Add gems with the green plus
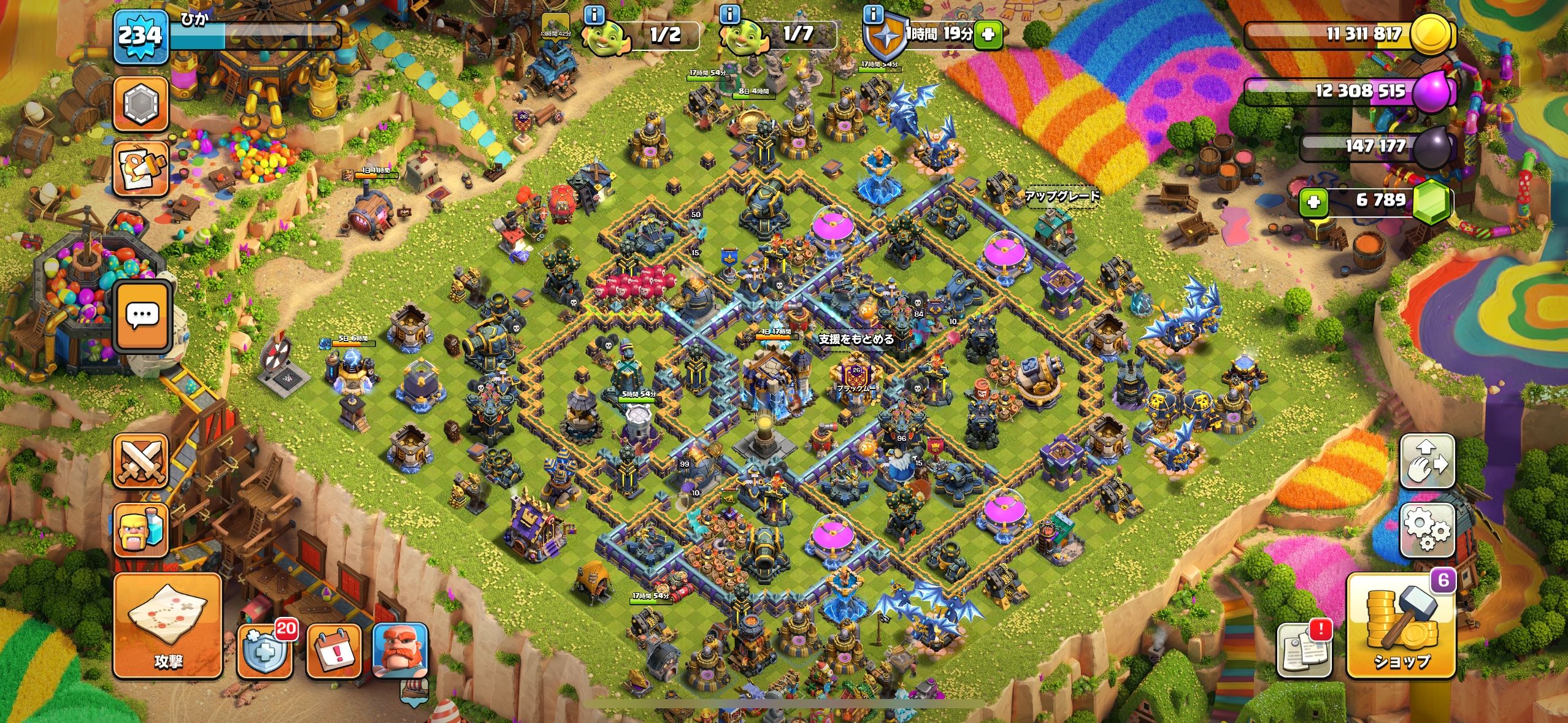This screenshot has width=1568, height=723. tap(1313, 201)
